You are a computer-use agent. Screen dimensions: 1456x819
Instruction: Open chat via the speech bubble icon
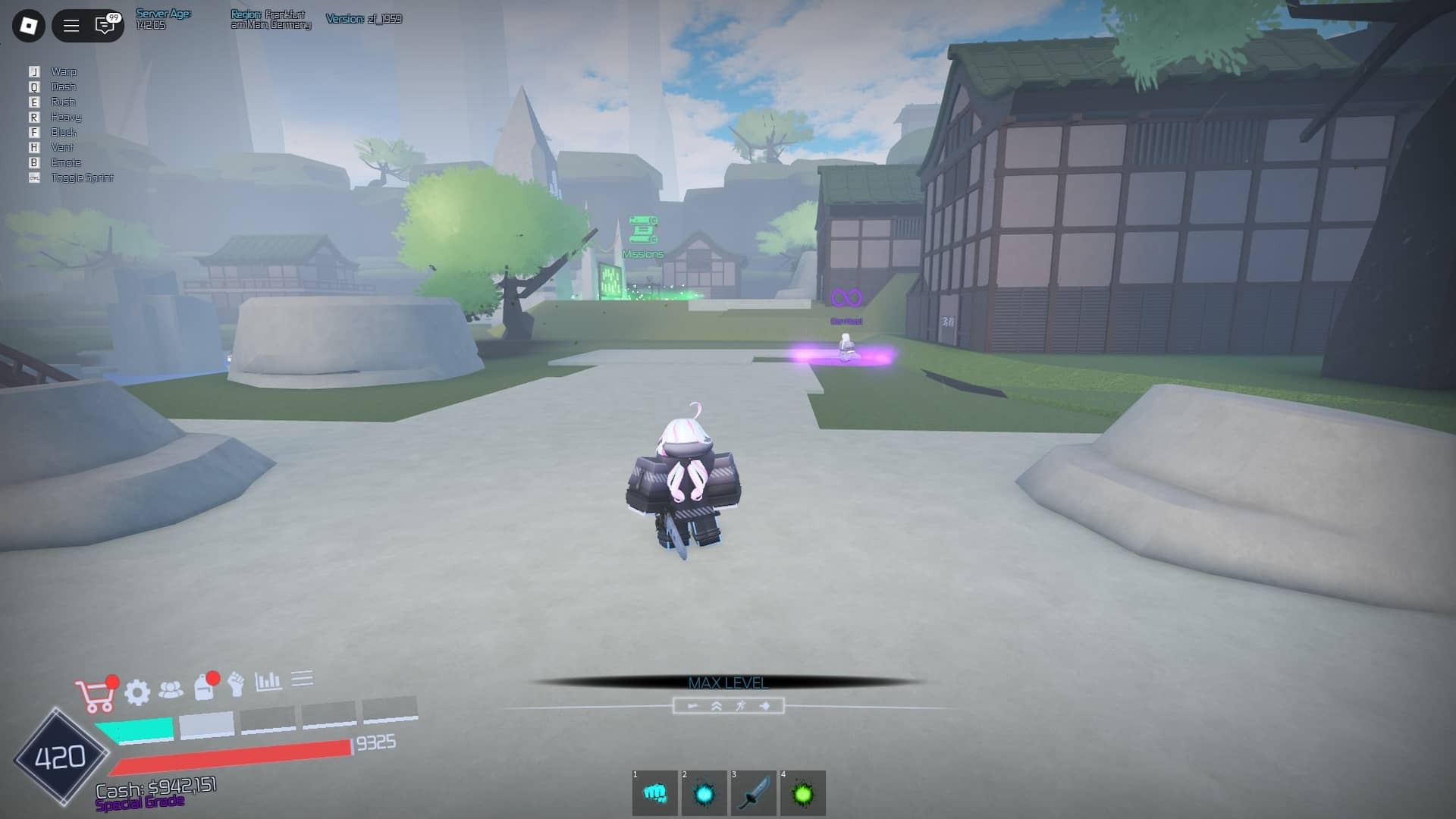[104, 25]
